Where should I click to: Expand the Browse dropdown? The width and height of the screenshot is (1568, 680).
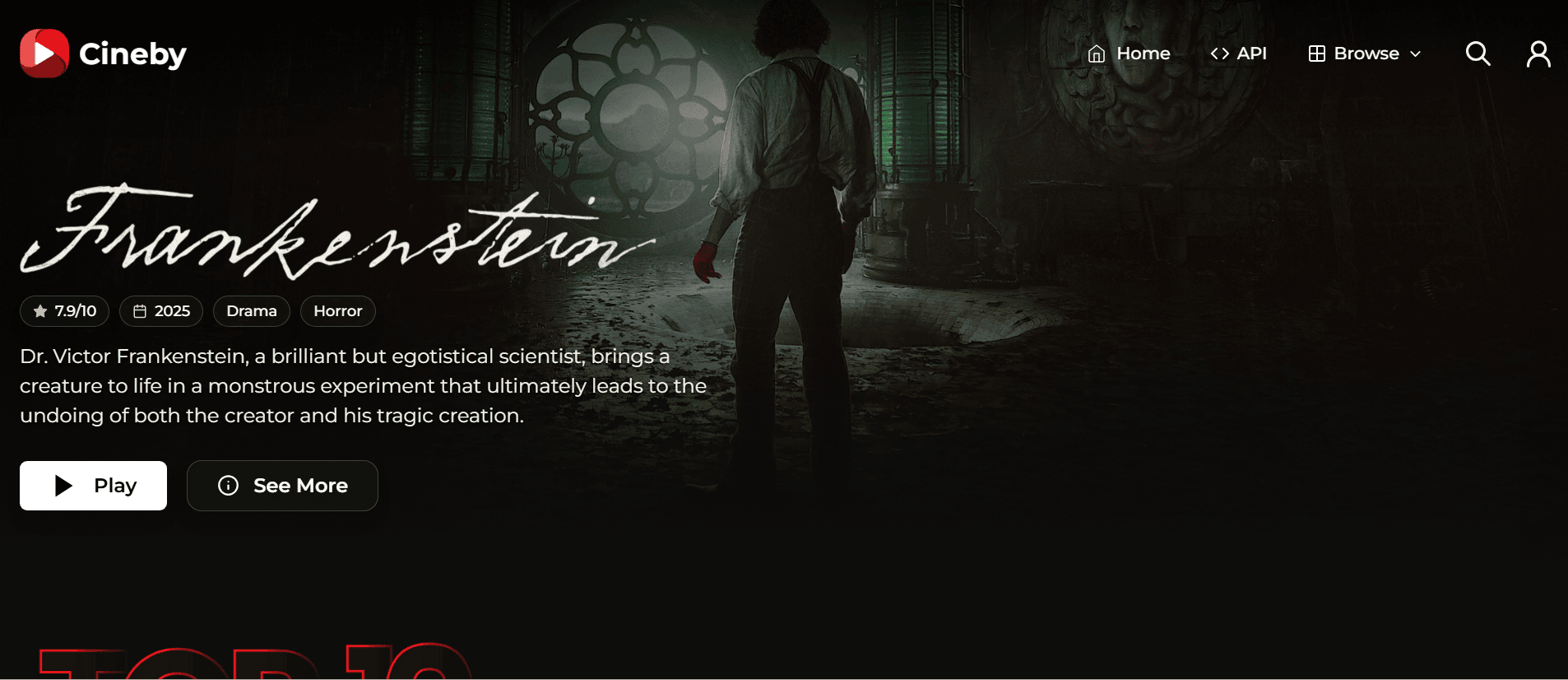tap(1365, 54)
